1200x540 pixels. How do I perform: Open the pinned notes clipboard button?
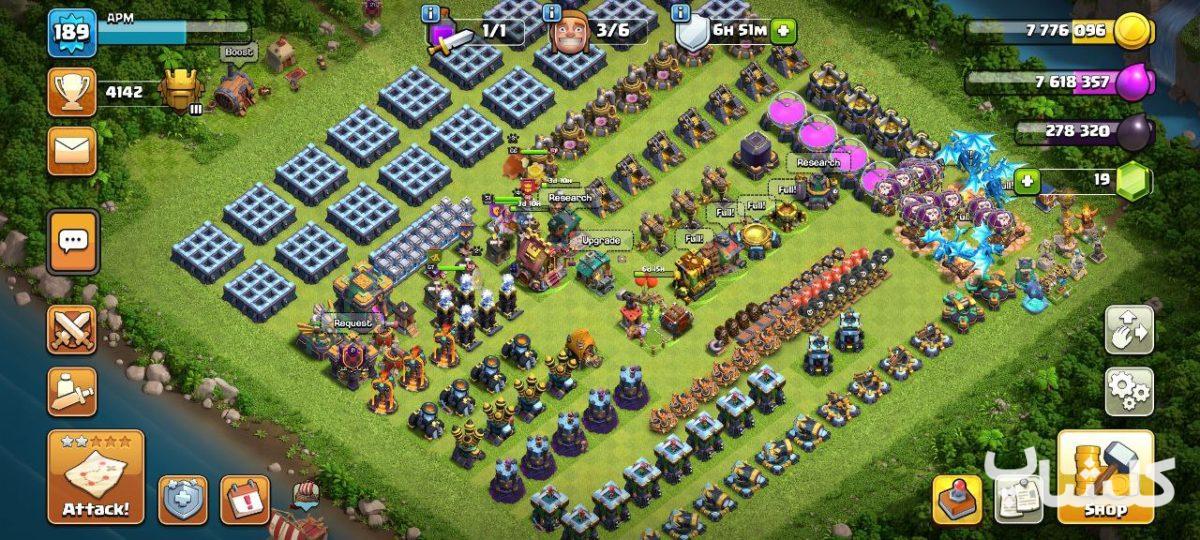1020,498
